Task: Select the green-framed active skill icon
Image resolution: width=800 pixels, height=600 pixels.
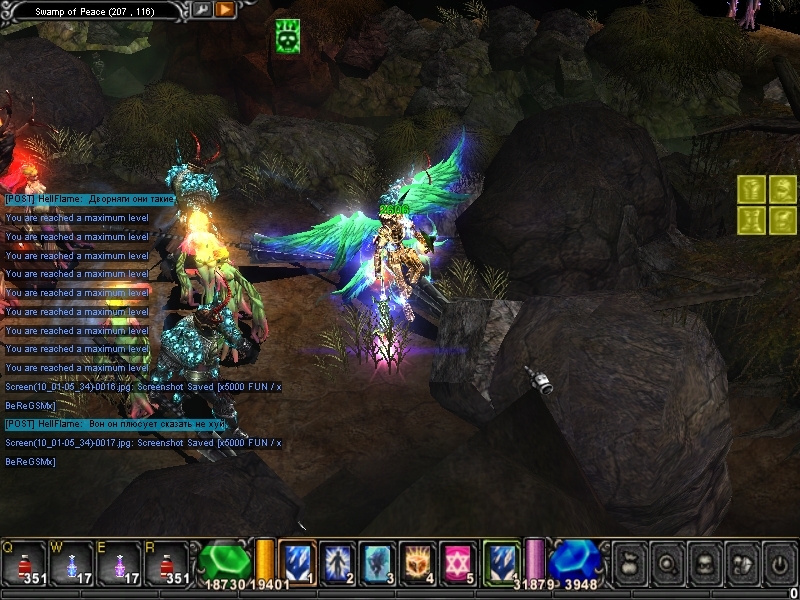Action: [x=501, y=562]
